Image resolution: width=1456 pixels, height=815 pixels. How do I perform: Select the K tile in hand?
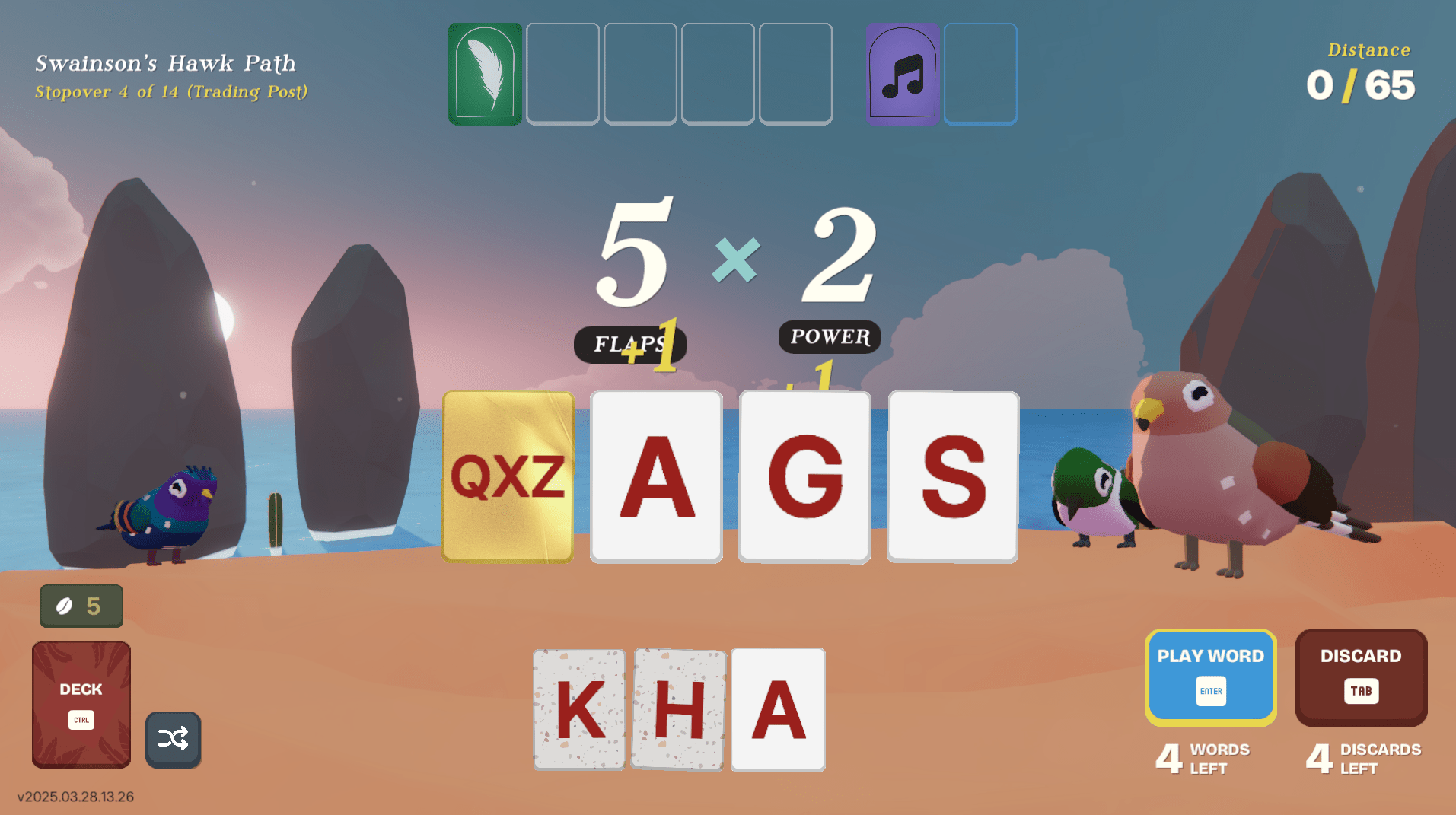click(579, 709)
